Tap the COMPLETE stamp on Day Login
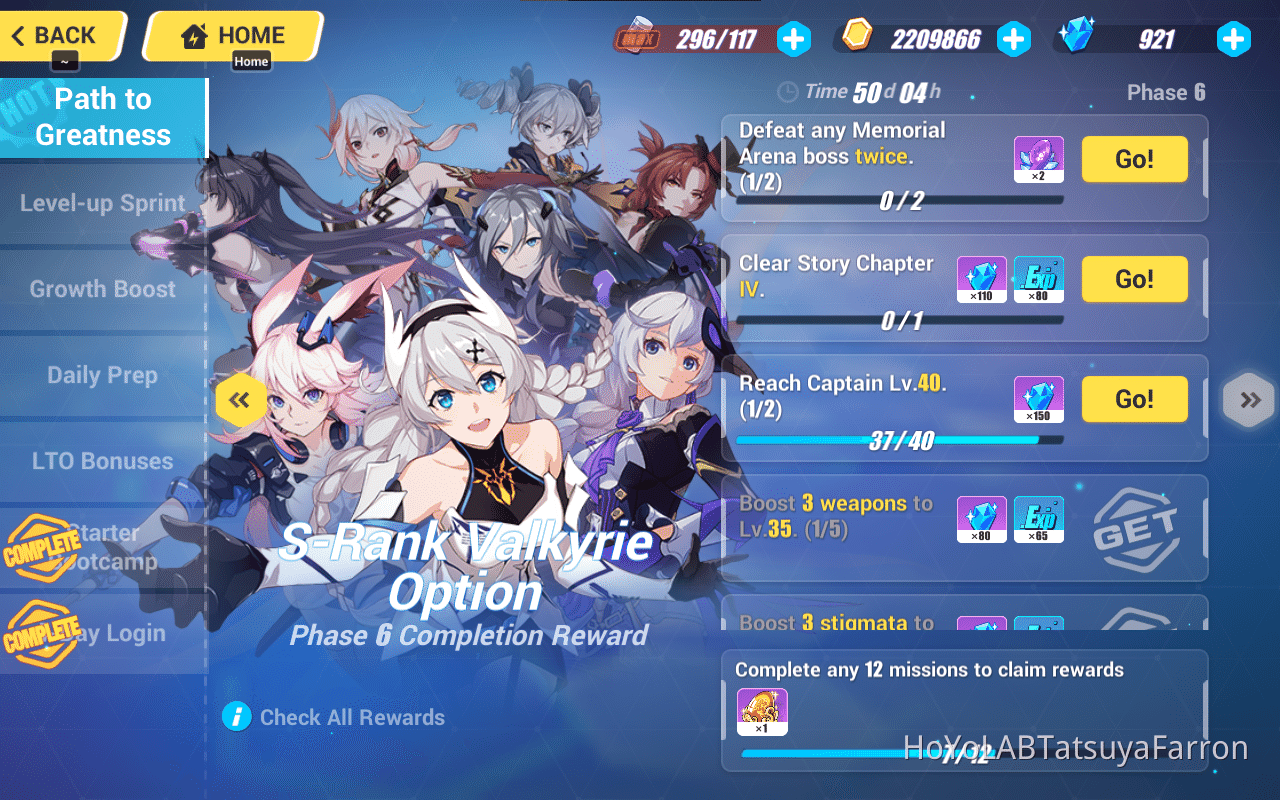This screenshot has height=800, width=1280. click(42, 633)
